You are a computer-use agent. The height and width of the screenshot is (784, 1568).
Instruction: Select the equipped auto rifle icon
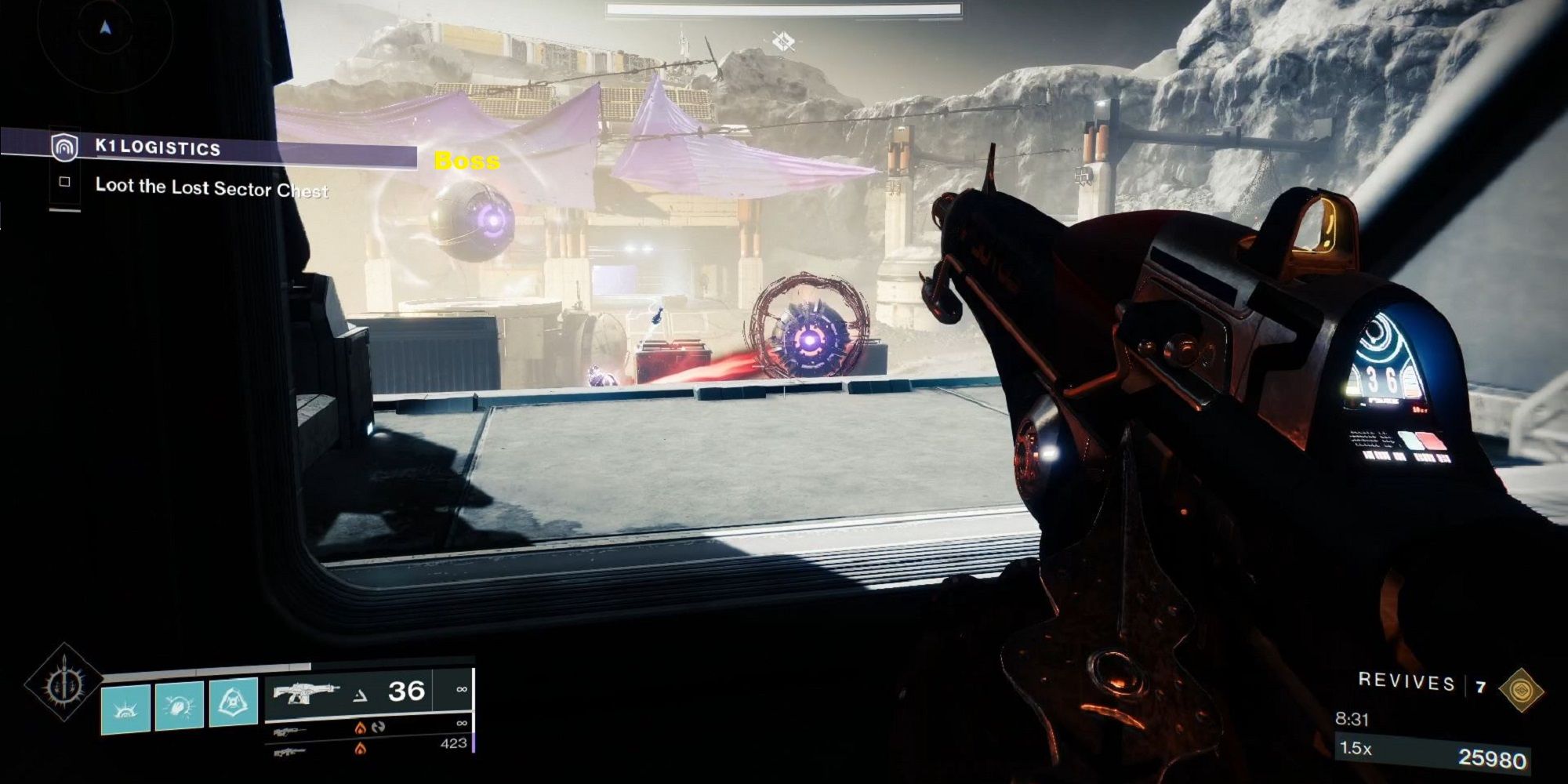[306, 692]
